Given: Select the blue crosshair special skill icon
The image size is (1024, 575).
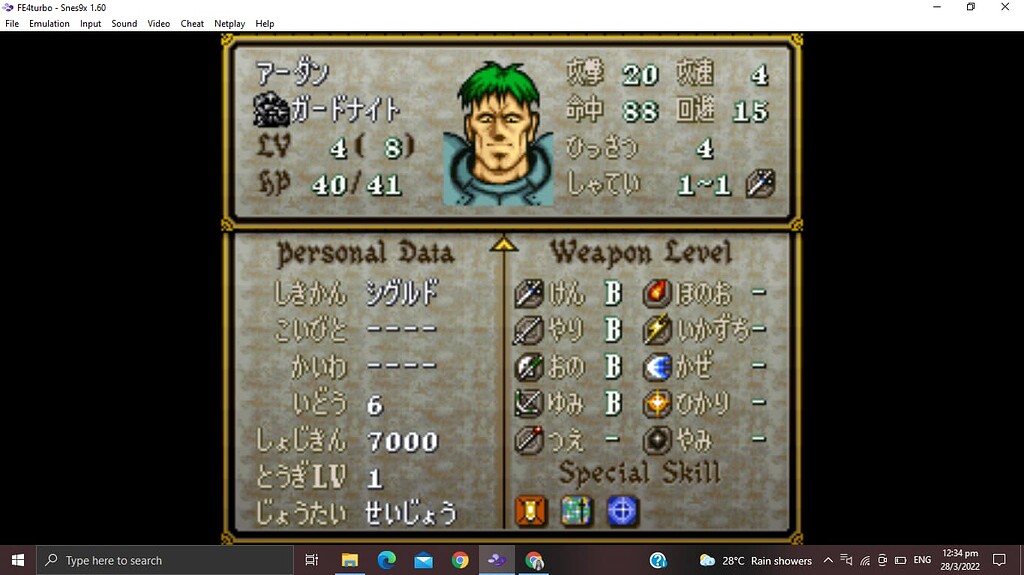Looking at the screenshot, I should 622,511.
